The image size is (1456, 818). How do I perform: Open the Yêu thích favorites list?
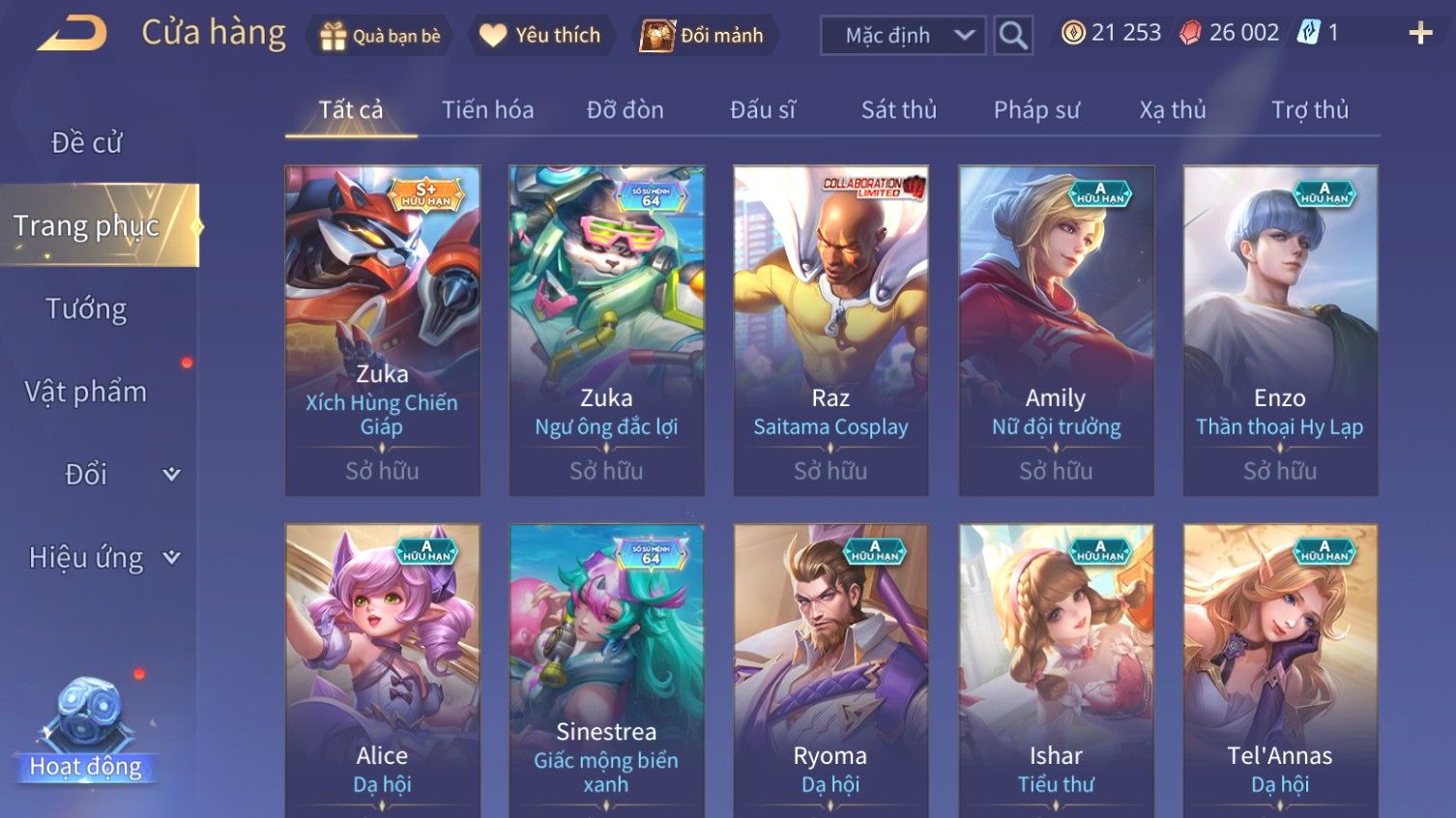[x=541, y=36]
